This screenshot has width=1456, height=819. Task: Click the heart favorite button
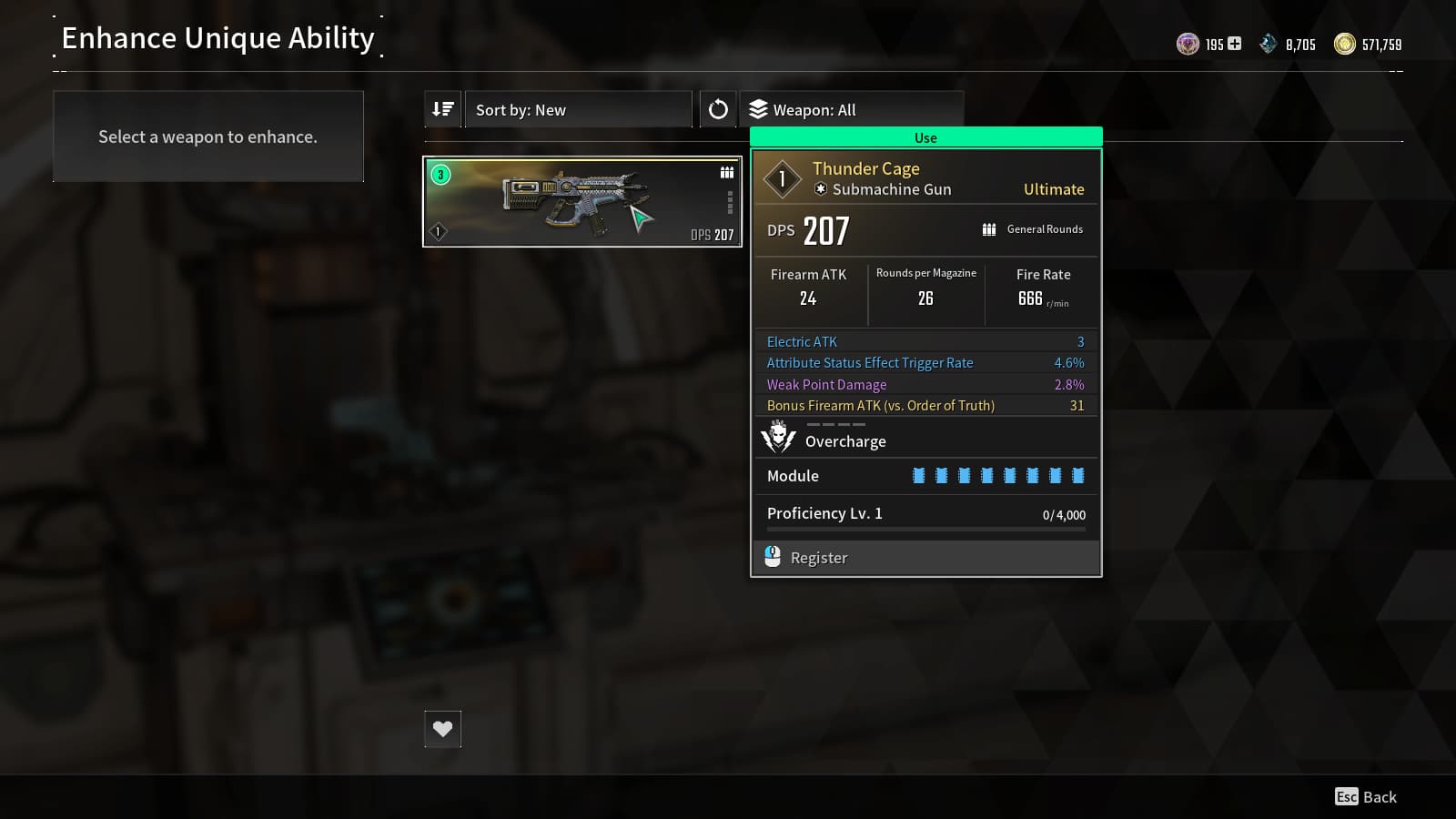[443, 729]
